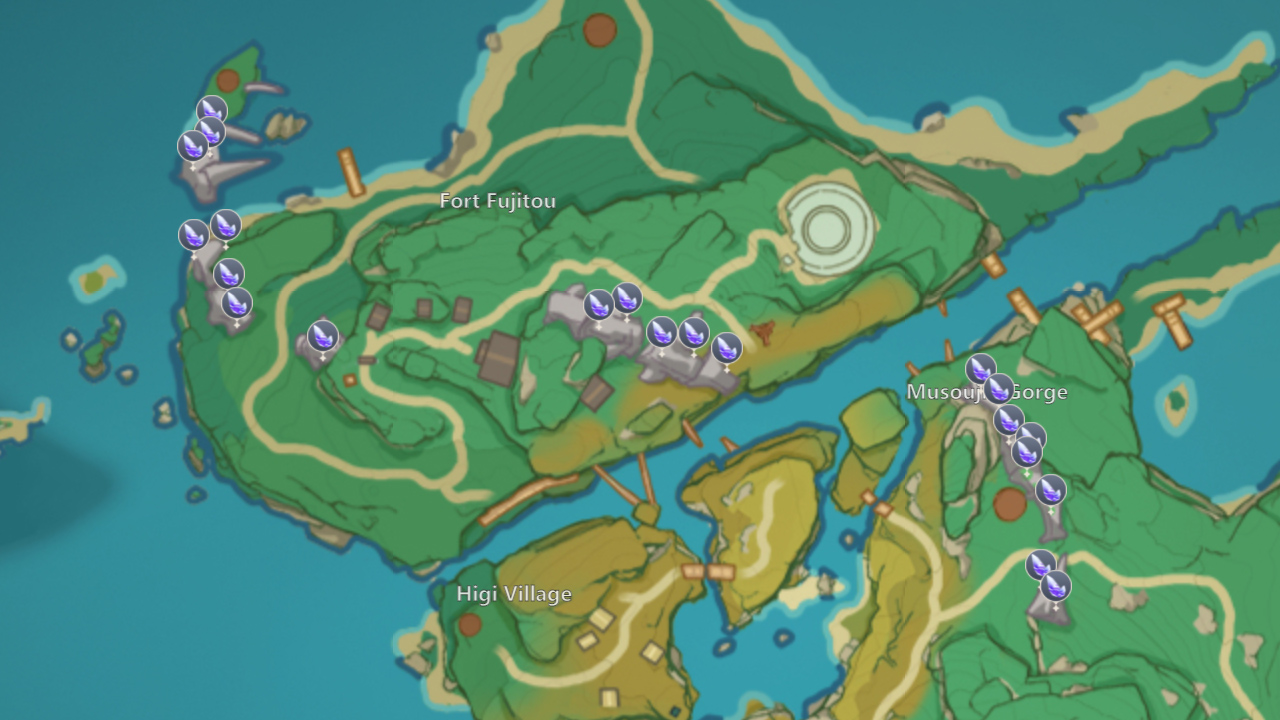1280x720 pixels.
Task: Select the lowest marker of the west coast column
Action: coord(235,303)
